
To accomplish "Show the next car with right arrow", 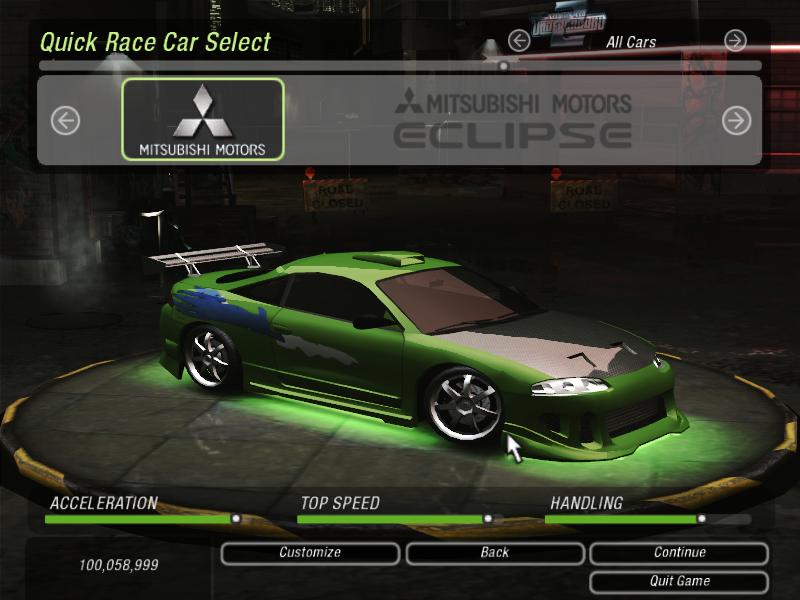I will coord(736,121).
